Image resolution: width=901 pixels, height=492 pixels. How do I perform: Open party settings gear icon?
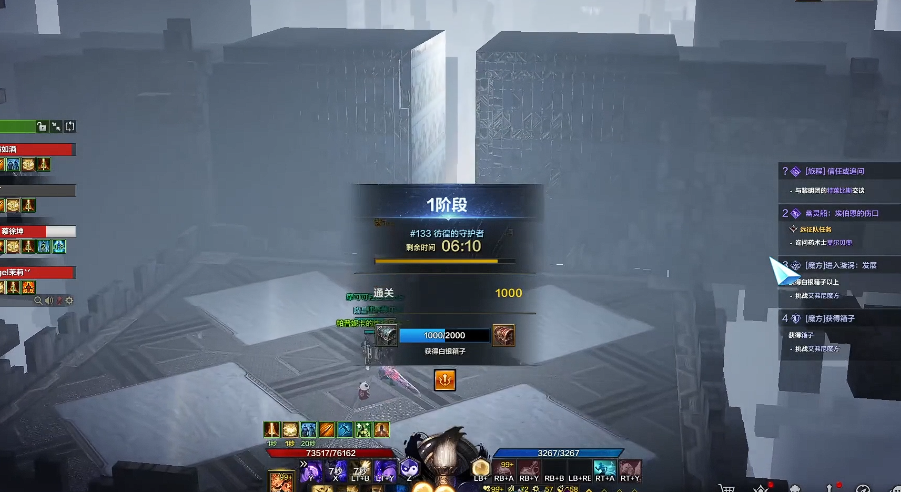pos(68,300)
